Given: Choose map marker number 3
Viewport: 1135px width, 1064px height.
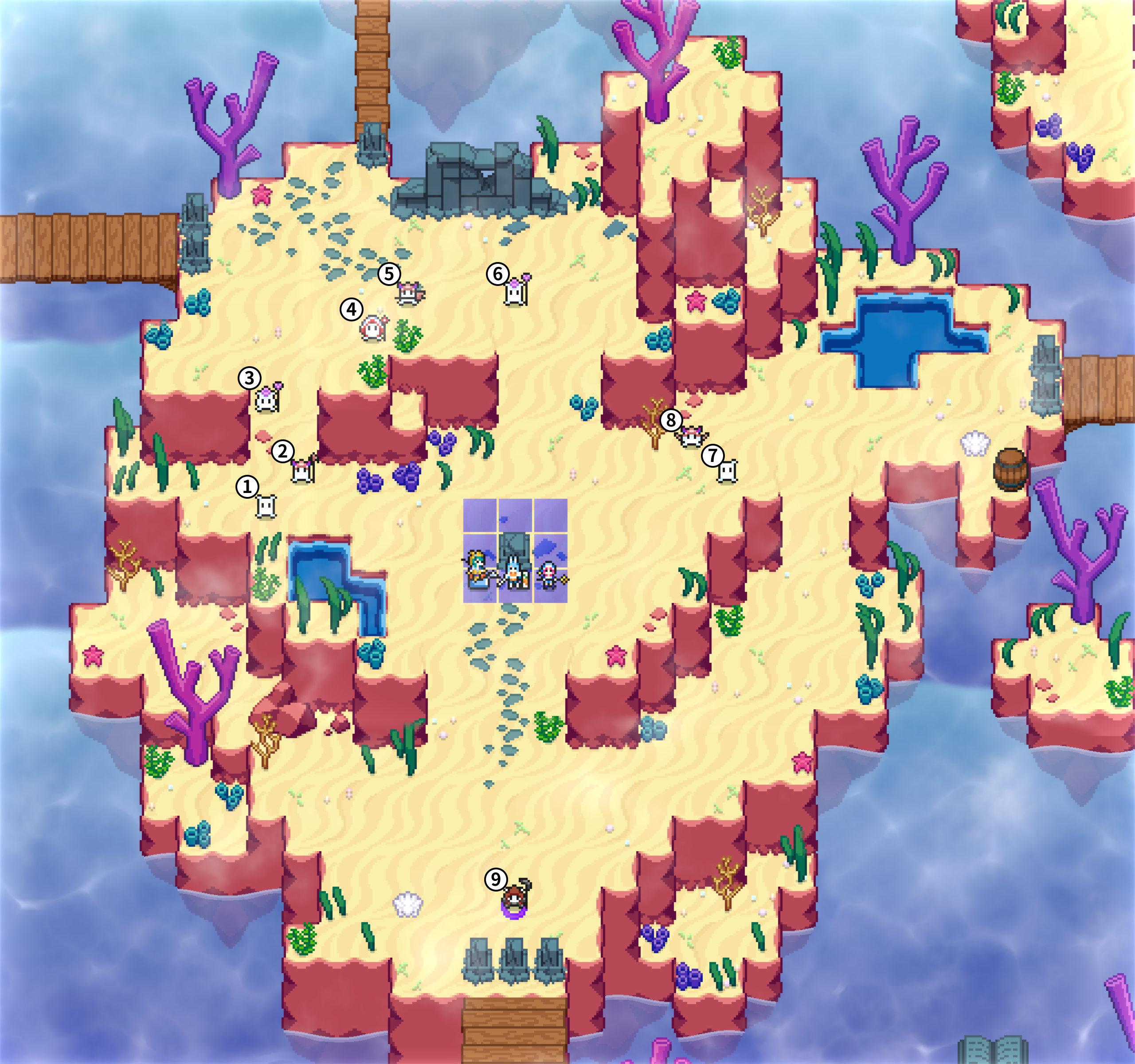Looking at the screenshot, I should click(250, 378).
